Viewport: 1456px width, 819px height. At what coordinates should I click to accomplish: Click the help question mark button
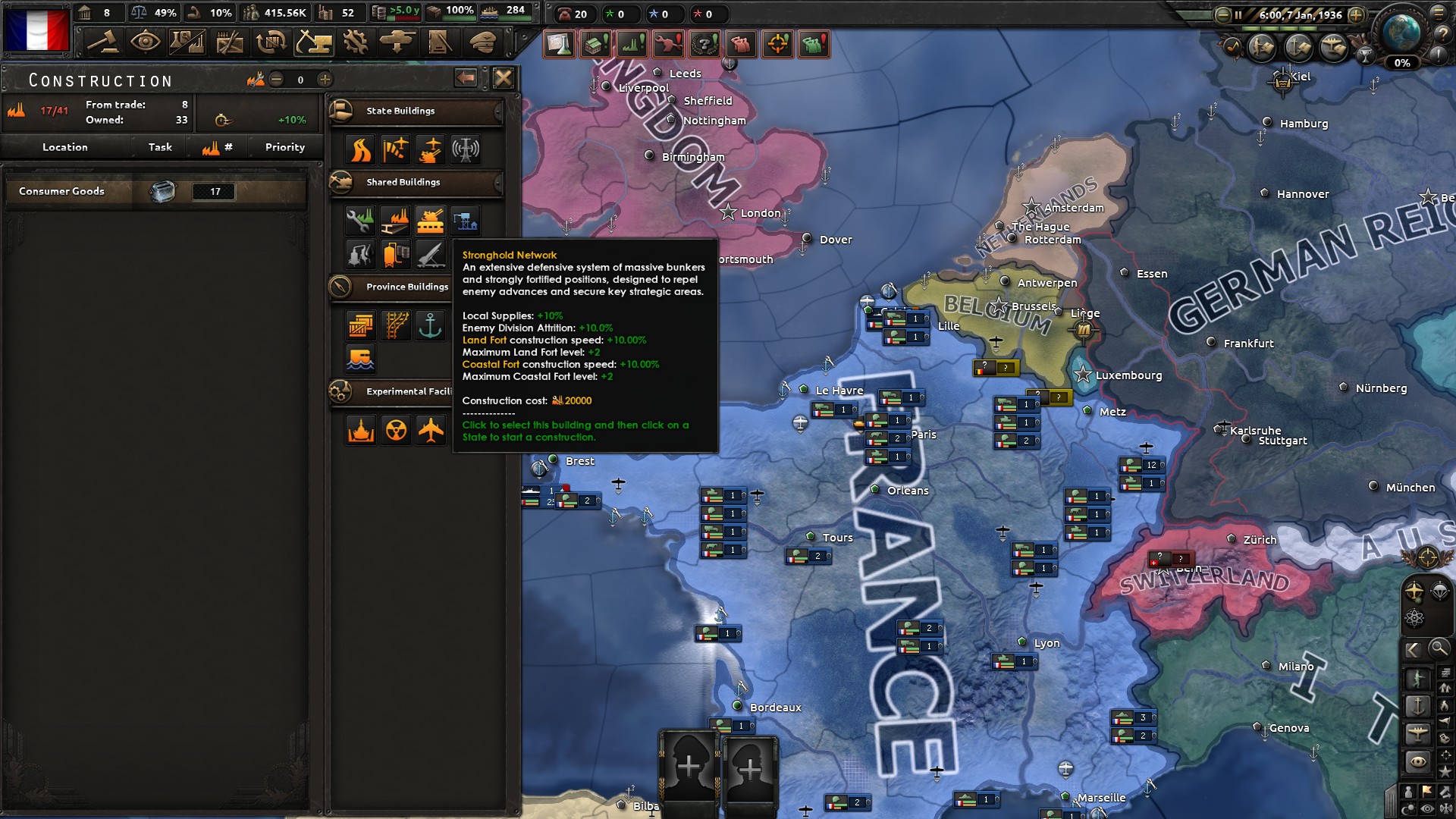point(1444,35)
